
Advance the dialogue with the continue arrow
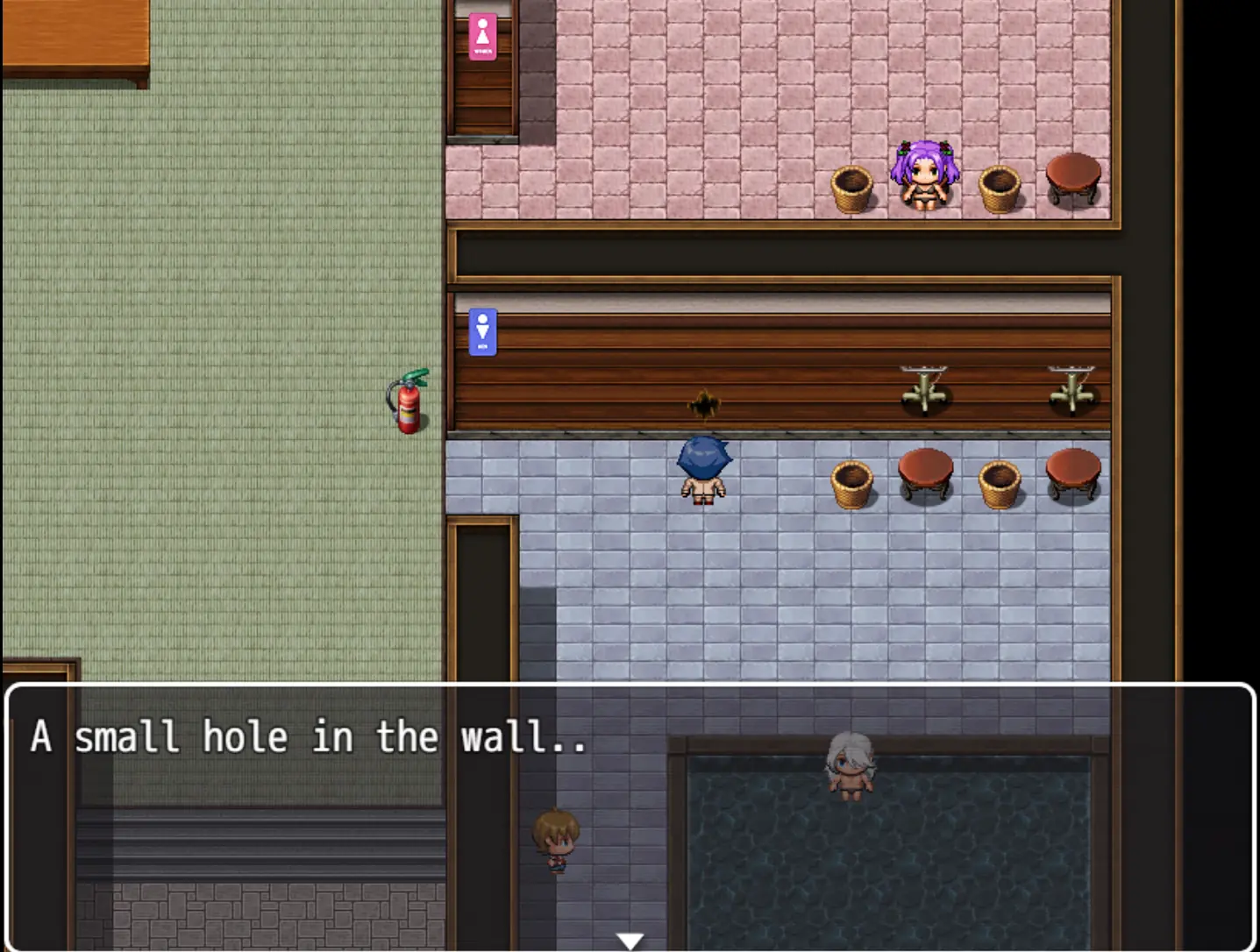(x=630, y=941)
